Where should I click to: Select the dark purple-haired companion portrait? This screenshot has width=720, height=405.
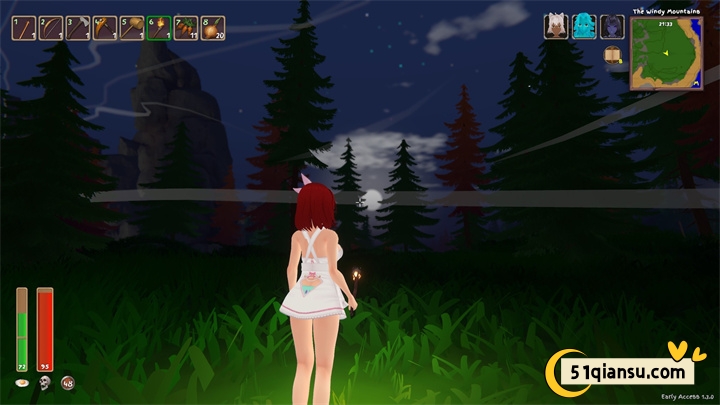[x=612, y=27]
